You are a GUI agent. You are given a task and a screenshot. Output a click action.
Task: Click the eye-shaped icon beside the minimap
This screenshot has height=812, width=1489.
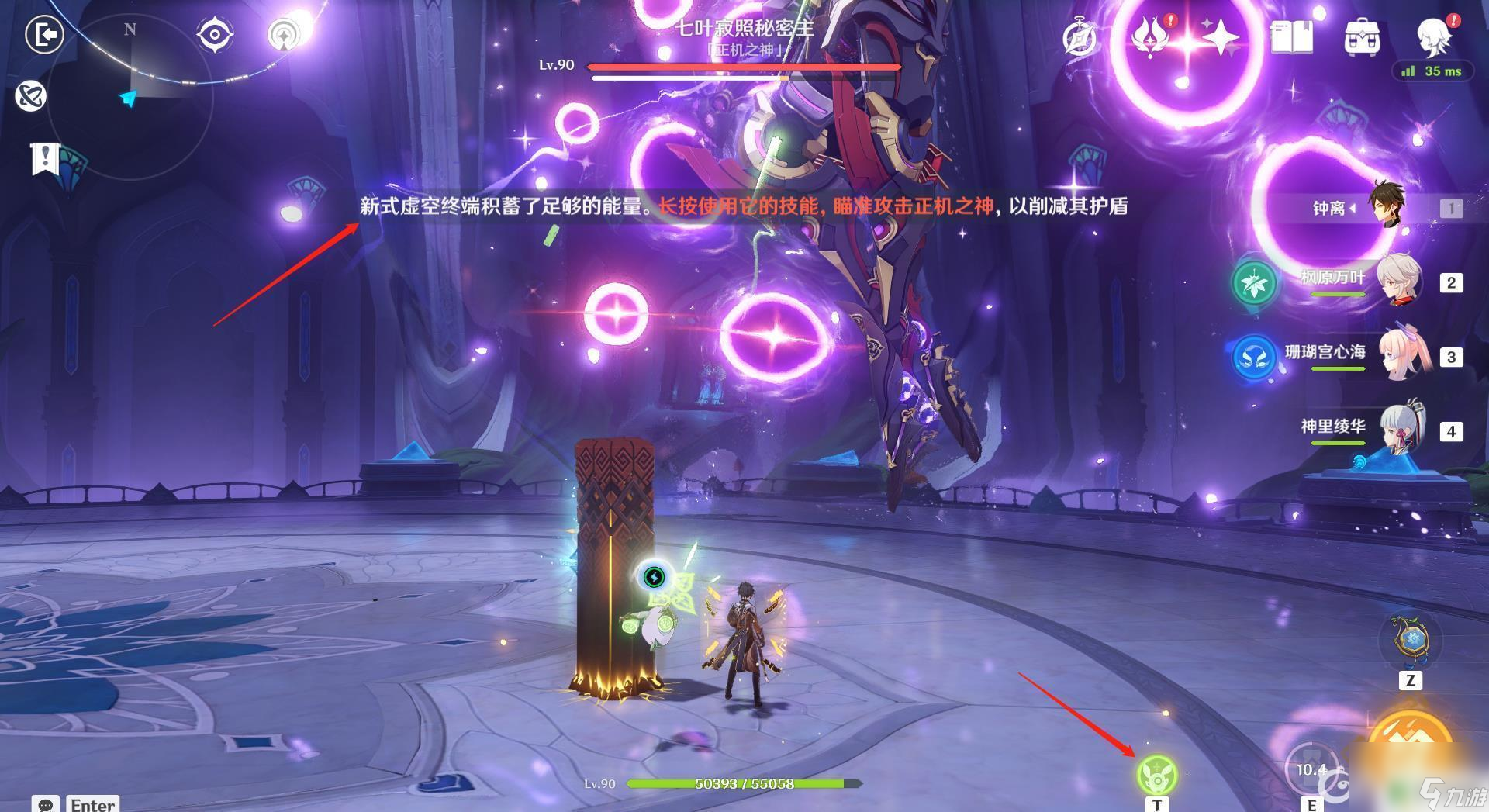pyautogui.click(x=215, y=35)
